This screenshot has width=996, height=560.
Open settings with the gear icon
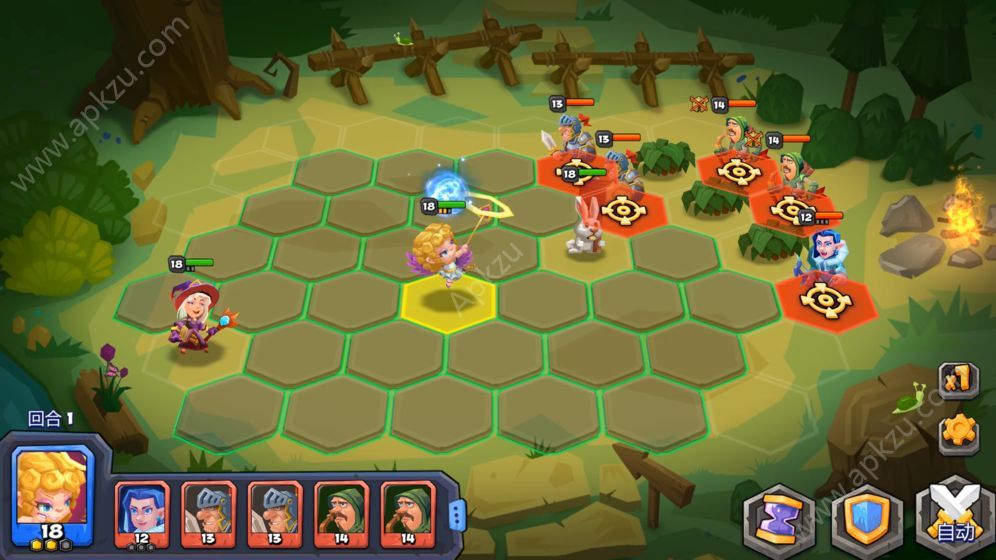(958, 431)
